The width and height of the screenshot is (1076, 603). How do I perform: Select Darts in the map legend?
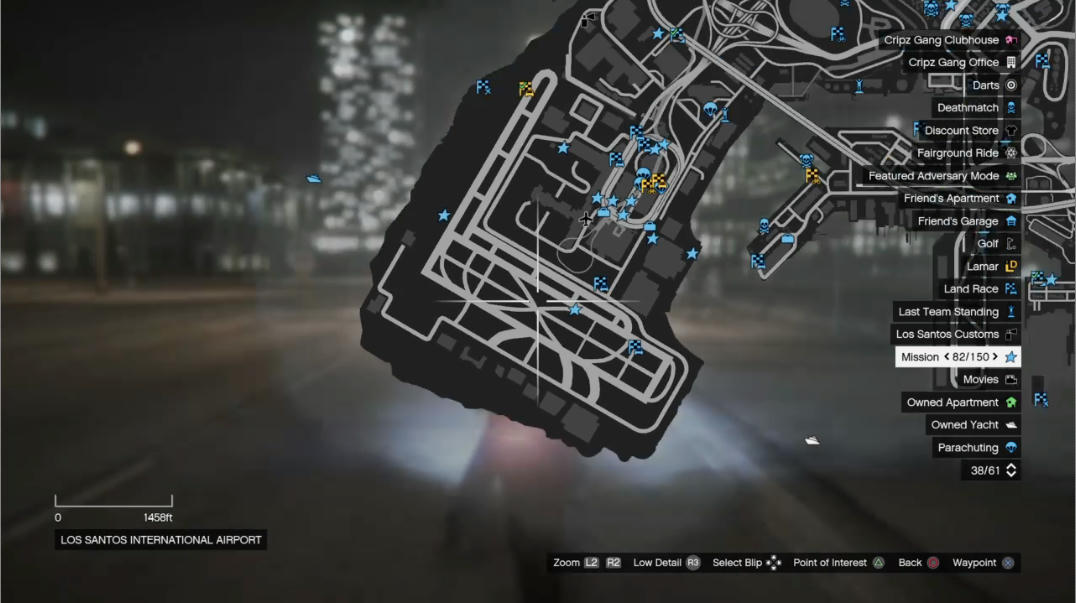(x=993, y=86)
